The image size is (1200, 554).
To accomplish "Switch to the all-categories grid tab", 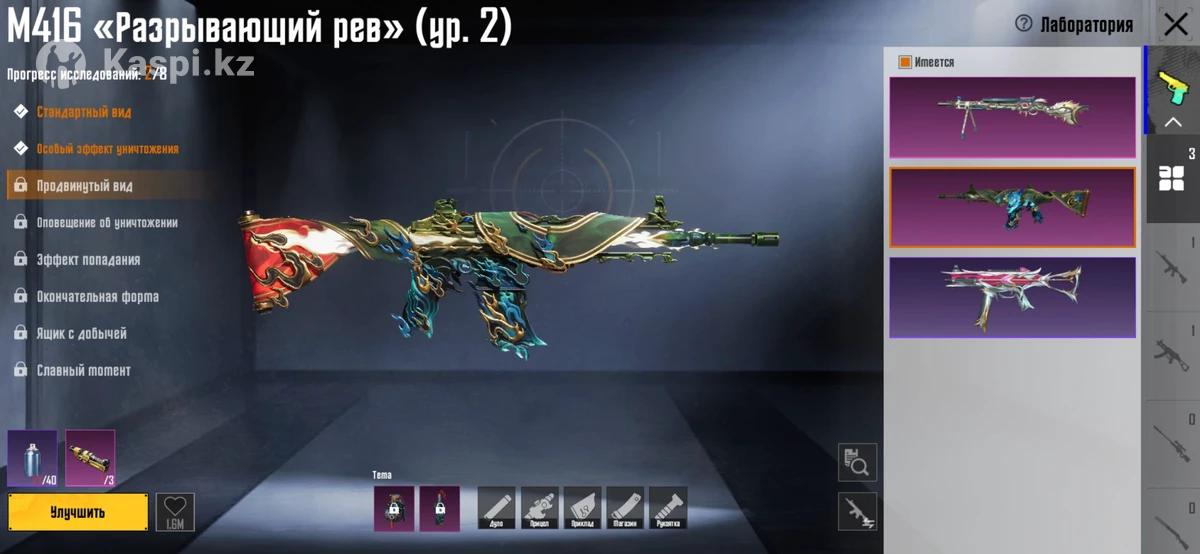I will (x=1171, y=178).
